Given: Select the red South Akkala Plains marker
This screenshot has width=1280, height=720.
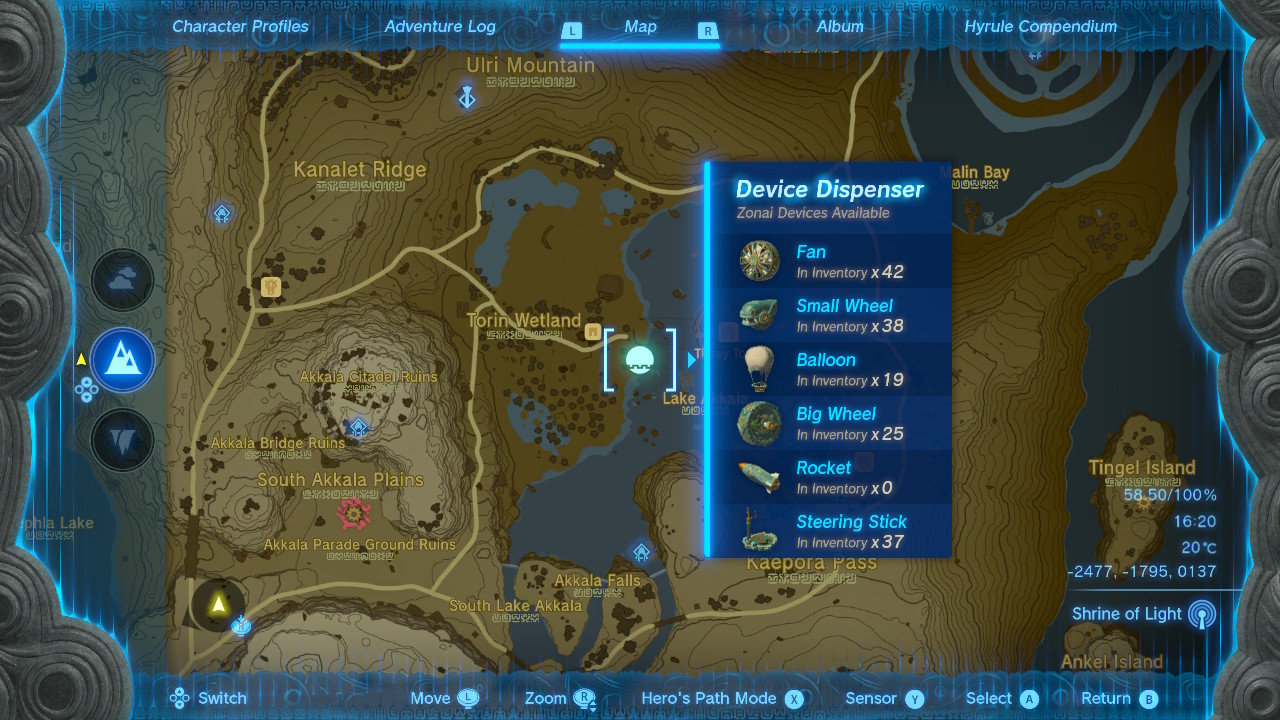Looking at the screenshot, I should tap(354, 514).
